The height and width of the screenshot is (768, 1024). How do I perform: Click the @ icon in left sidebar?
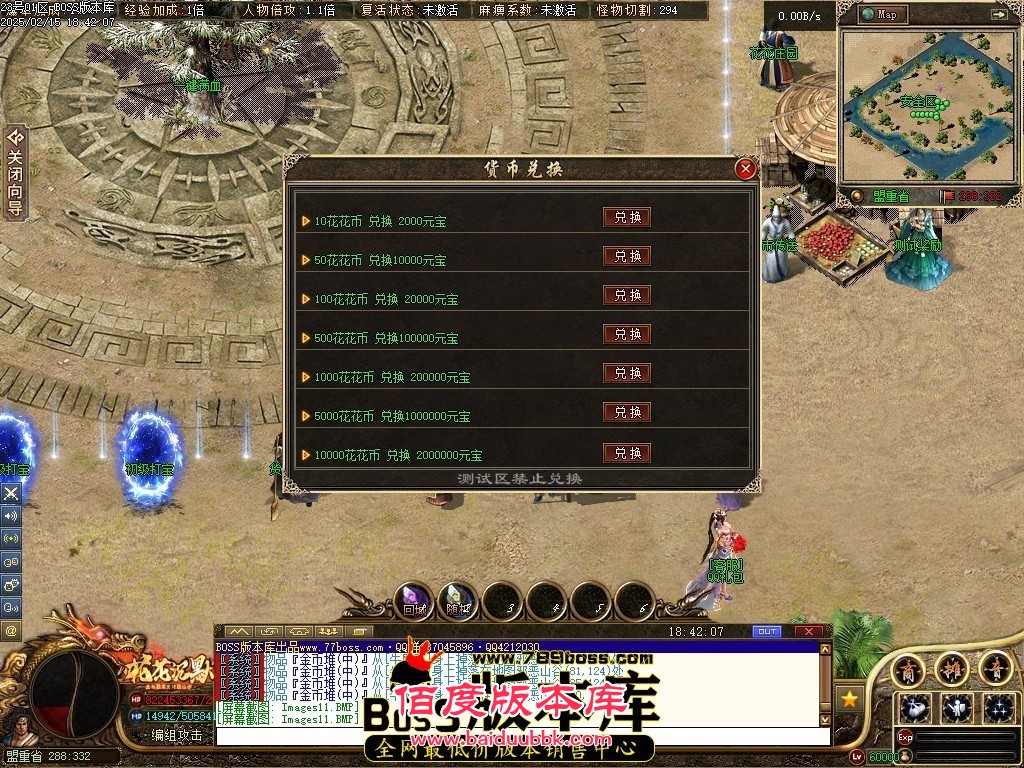click(x=11, y=631)
